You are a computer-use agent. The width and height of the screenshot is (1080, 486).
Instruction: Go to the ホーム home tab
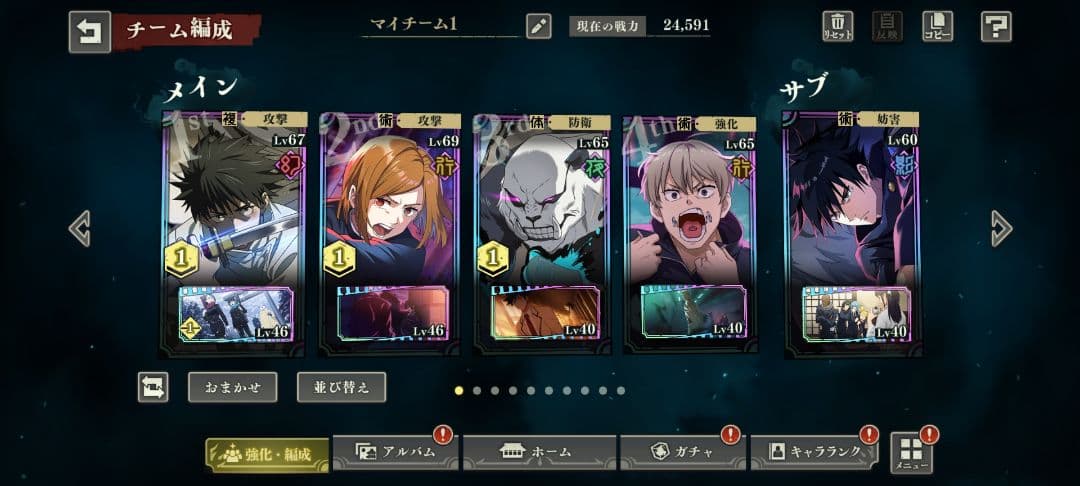tap(538, 452)
